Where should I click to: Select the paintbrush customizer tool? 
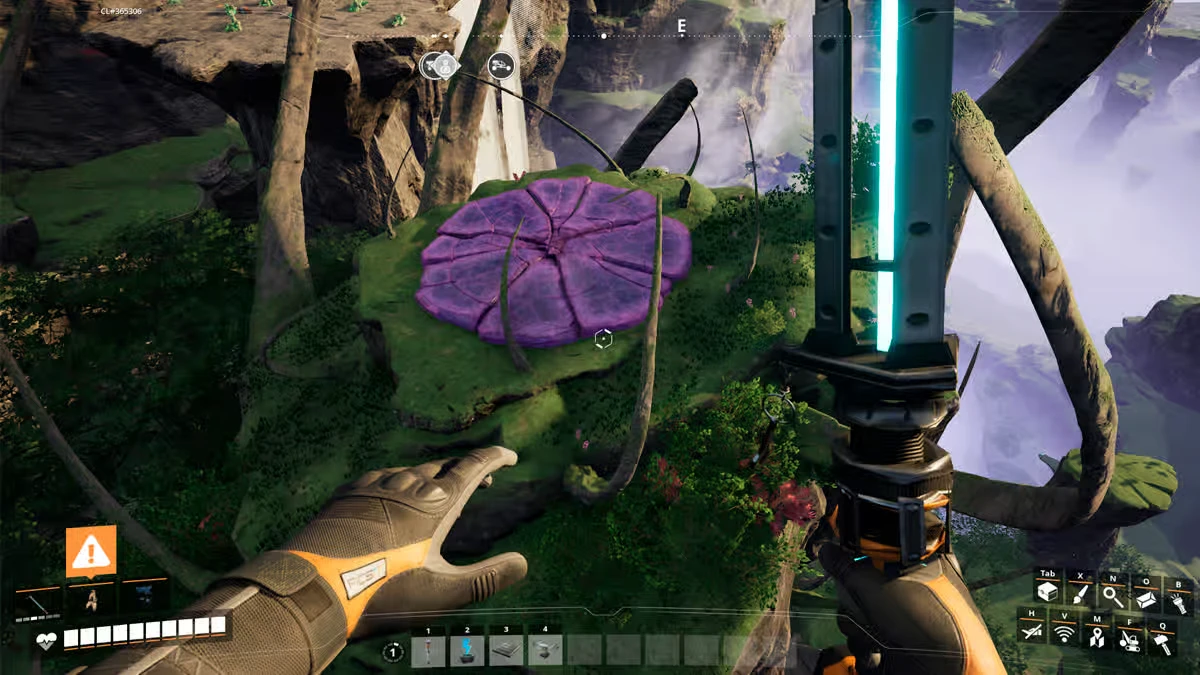point(1080,592)
